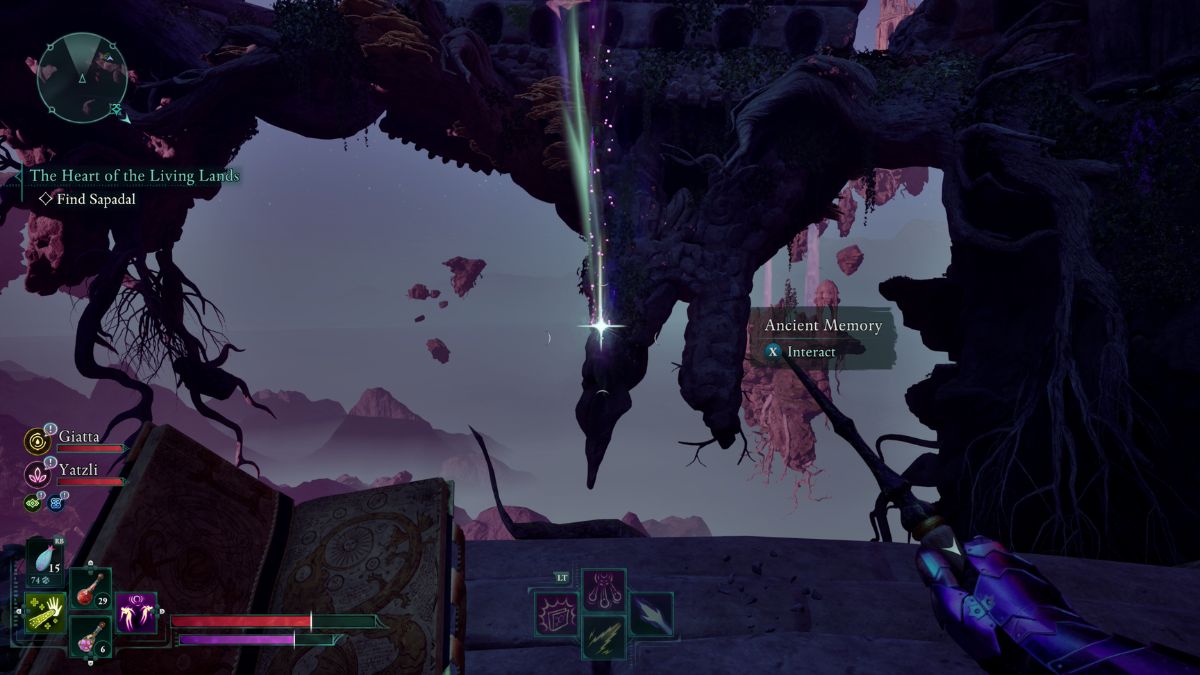This screenshot has width=1200, height=675.
Task: Activate the purple twin spirits ability
Action: click(135, 612)
